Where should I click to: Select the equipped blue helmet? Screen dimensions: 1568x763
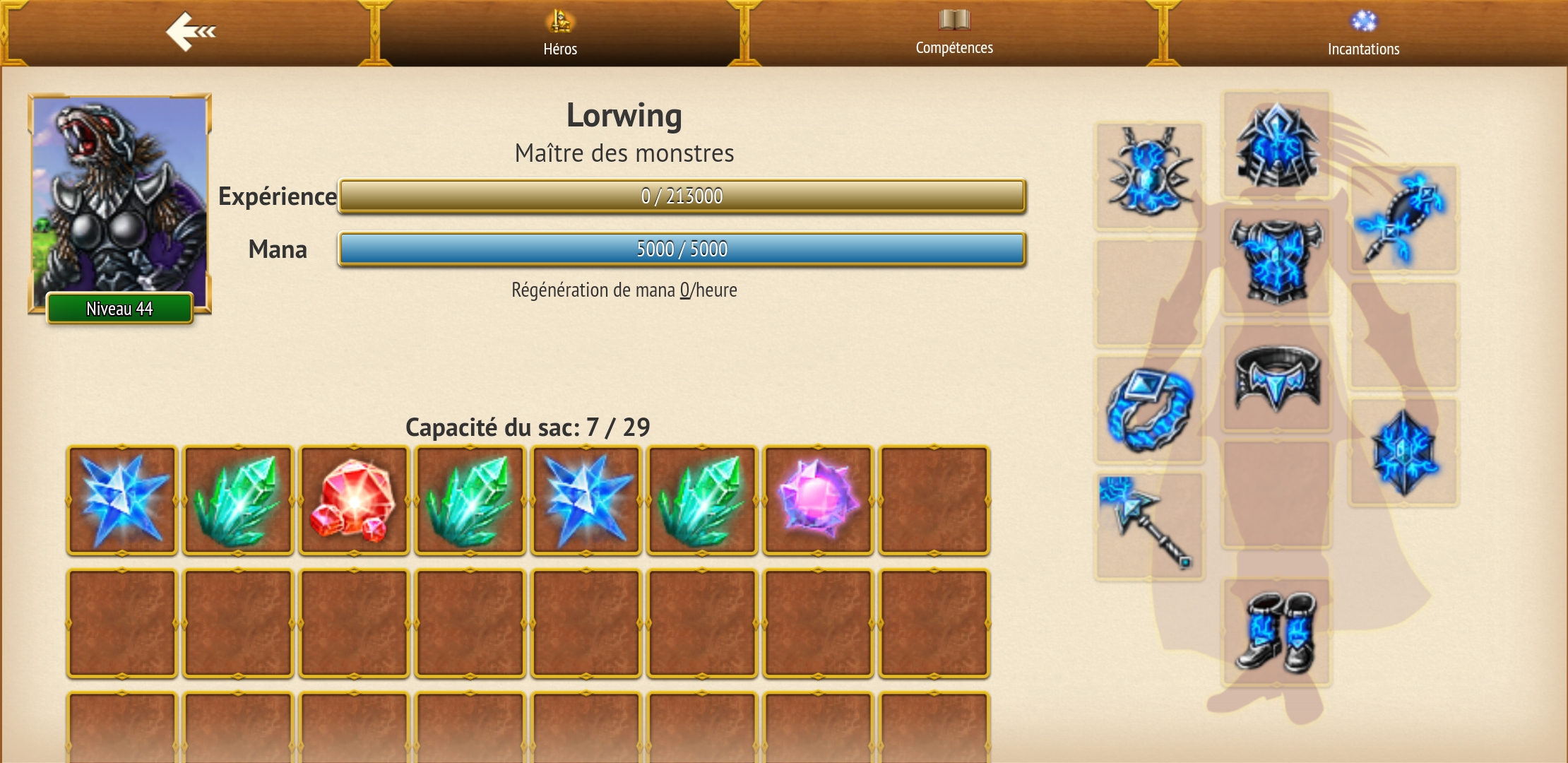click(1277, 145)
